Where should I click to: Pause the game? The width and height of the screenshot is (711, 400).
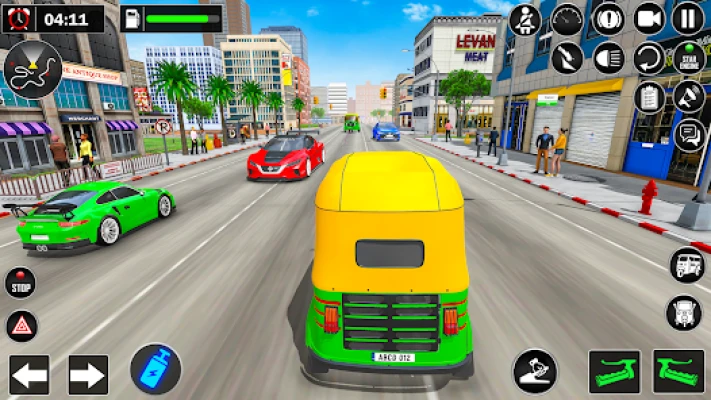pos(688,18)
